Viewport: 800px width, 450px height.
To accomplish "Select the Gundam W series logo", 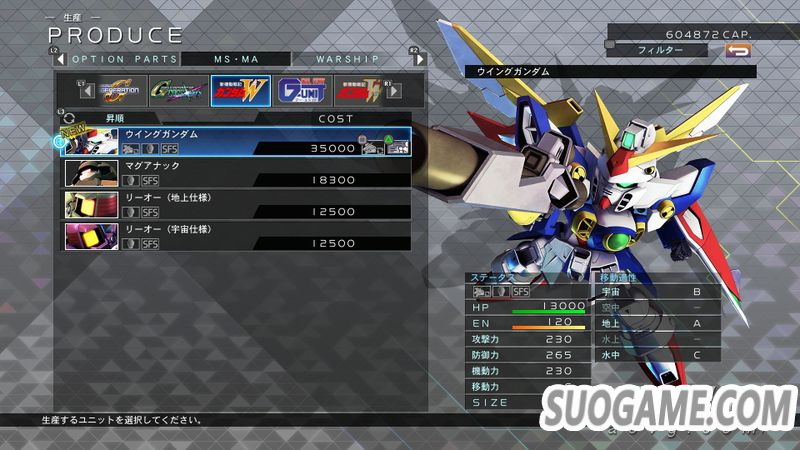I will click(239, 91).
